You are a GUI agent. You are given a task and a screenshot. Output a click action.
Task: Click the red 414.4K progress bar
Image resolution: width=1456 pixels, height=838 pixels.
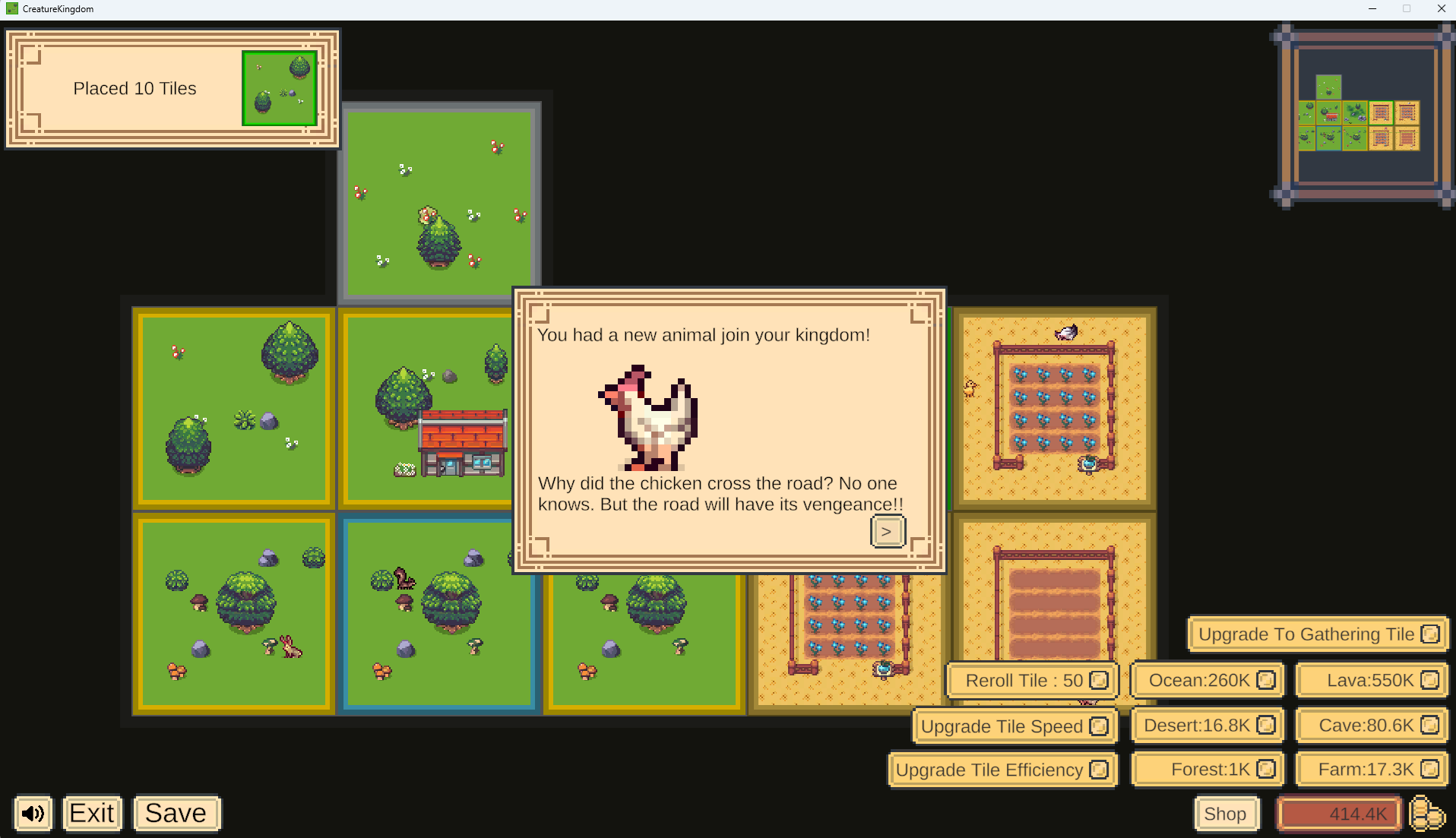[1339, 814]
